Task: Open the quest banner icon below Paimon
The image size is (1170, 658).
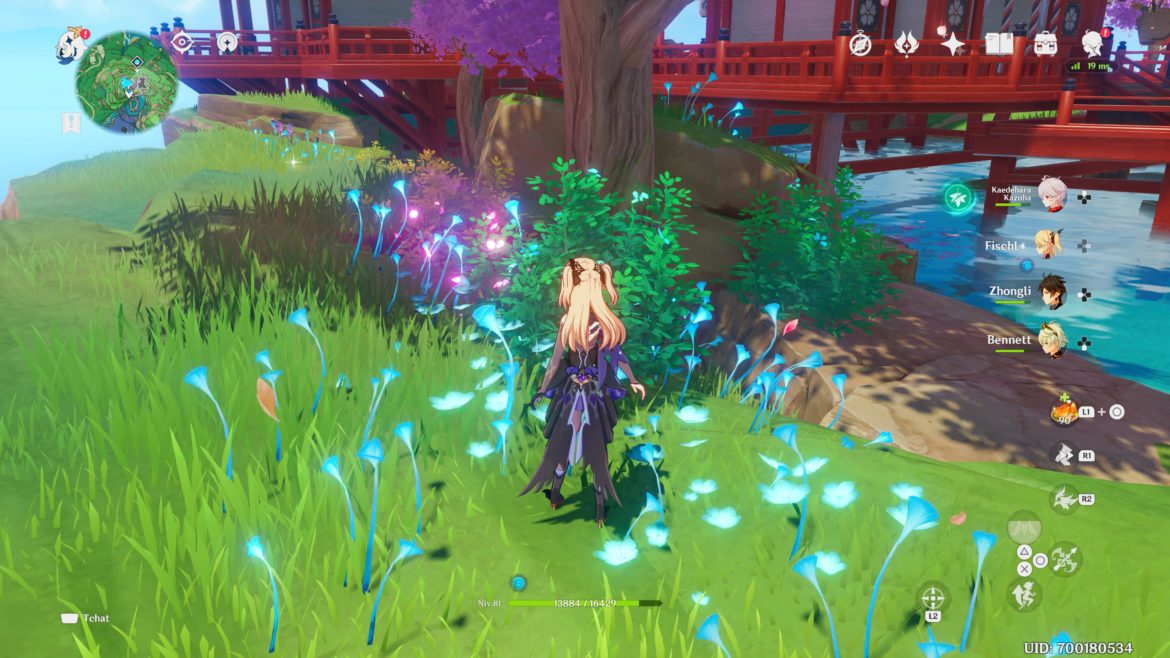Action: click(x=71, y=123)
